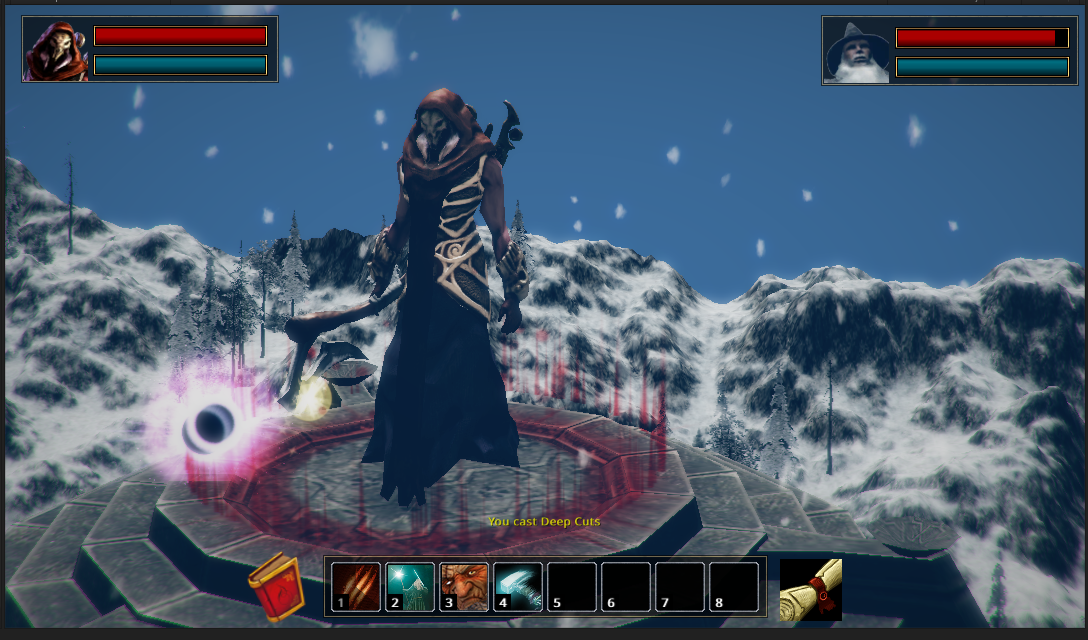Viewport: 1088px width, 640px height.
Task: Activate the Deep Cuts claw ability
Action: (356, 586)
